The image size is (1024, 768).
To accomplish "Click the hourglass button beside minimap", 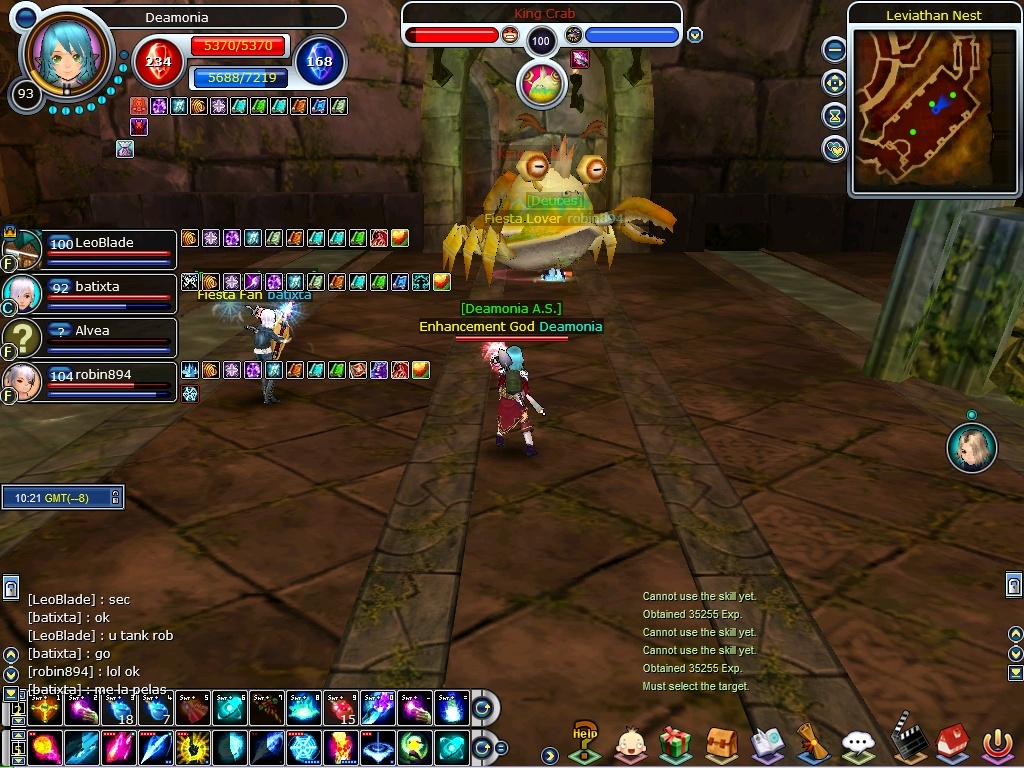I will click(x=834, y=116).
